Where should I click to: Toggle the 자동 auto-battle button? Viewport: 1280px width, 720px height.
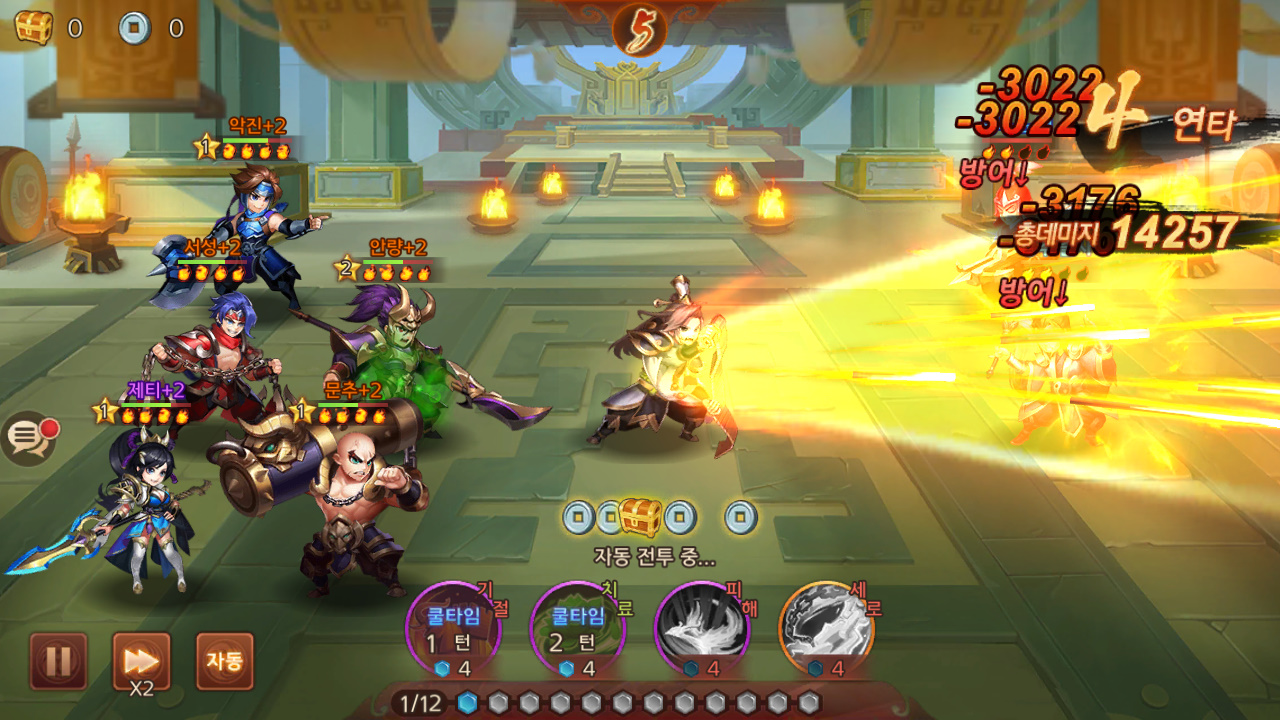pyautogui.click(x=224, y=660)
